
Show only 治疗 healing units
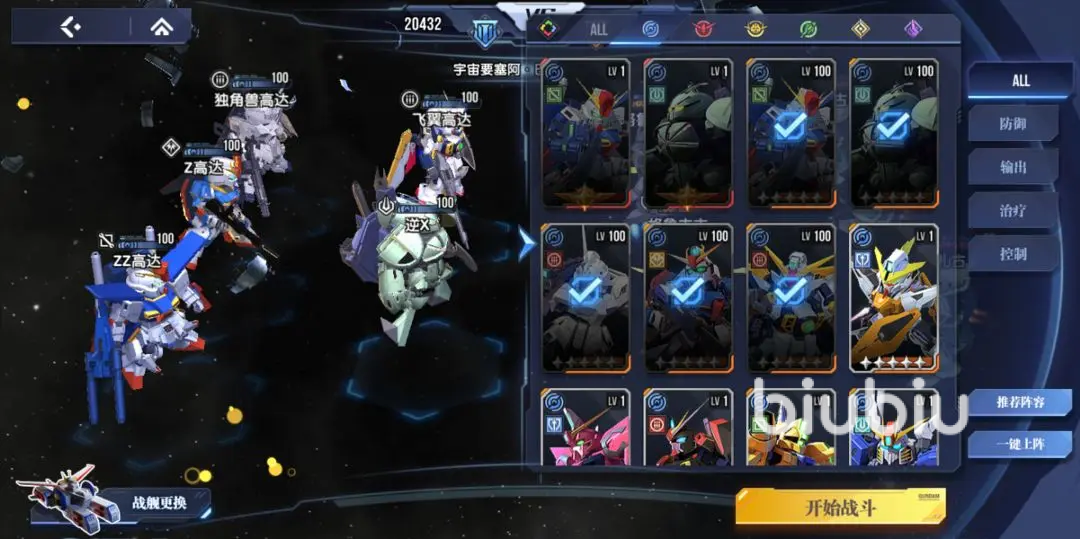tap(1013, 210)
